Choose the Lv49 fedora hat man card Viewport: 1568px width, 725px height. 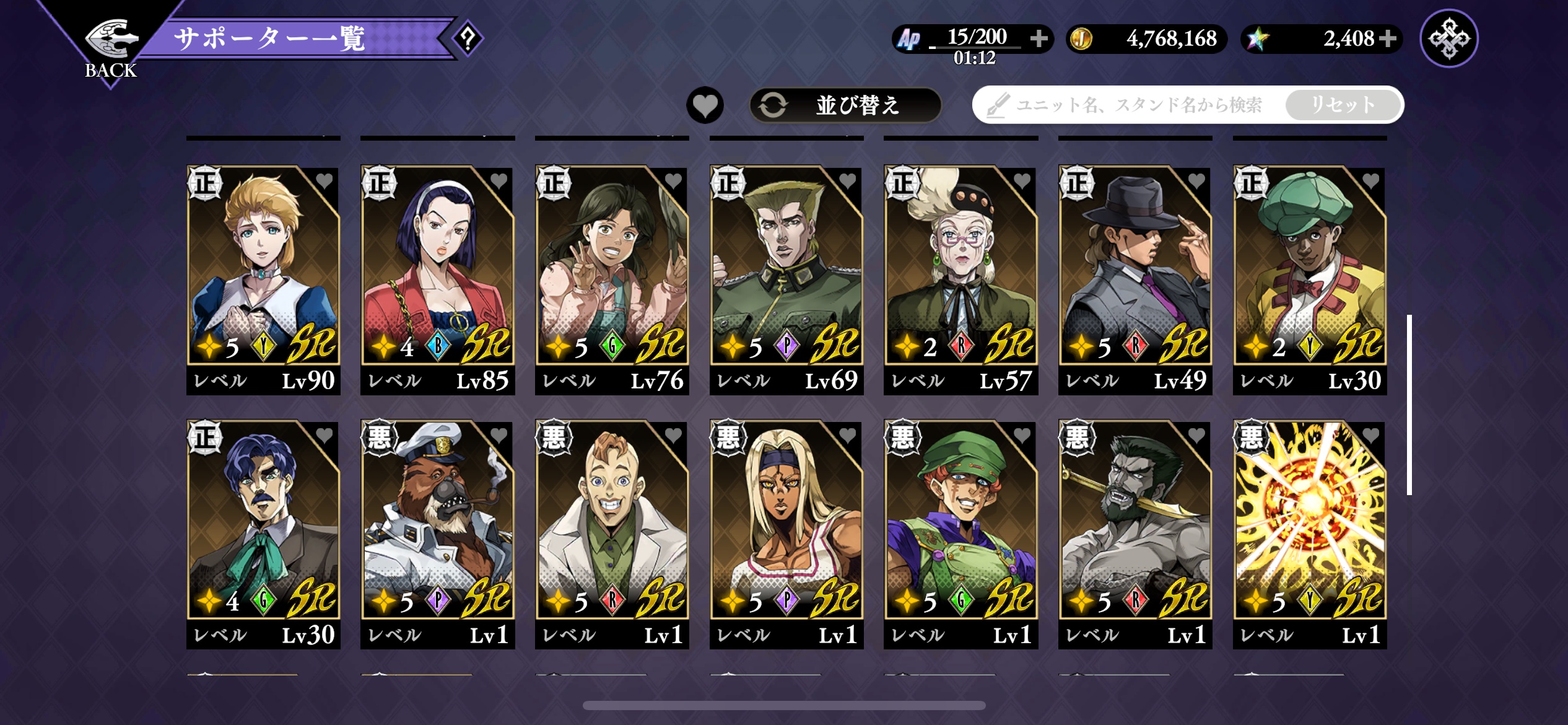pyautogui.click(x=1135, y=279)
